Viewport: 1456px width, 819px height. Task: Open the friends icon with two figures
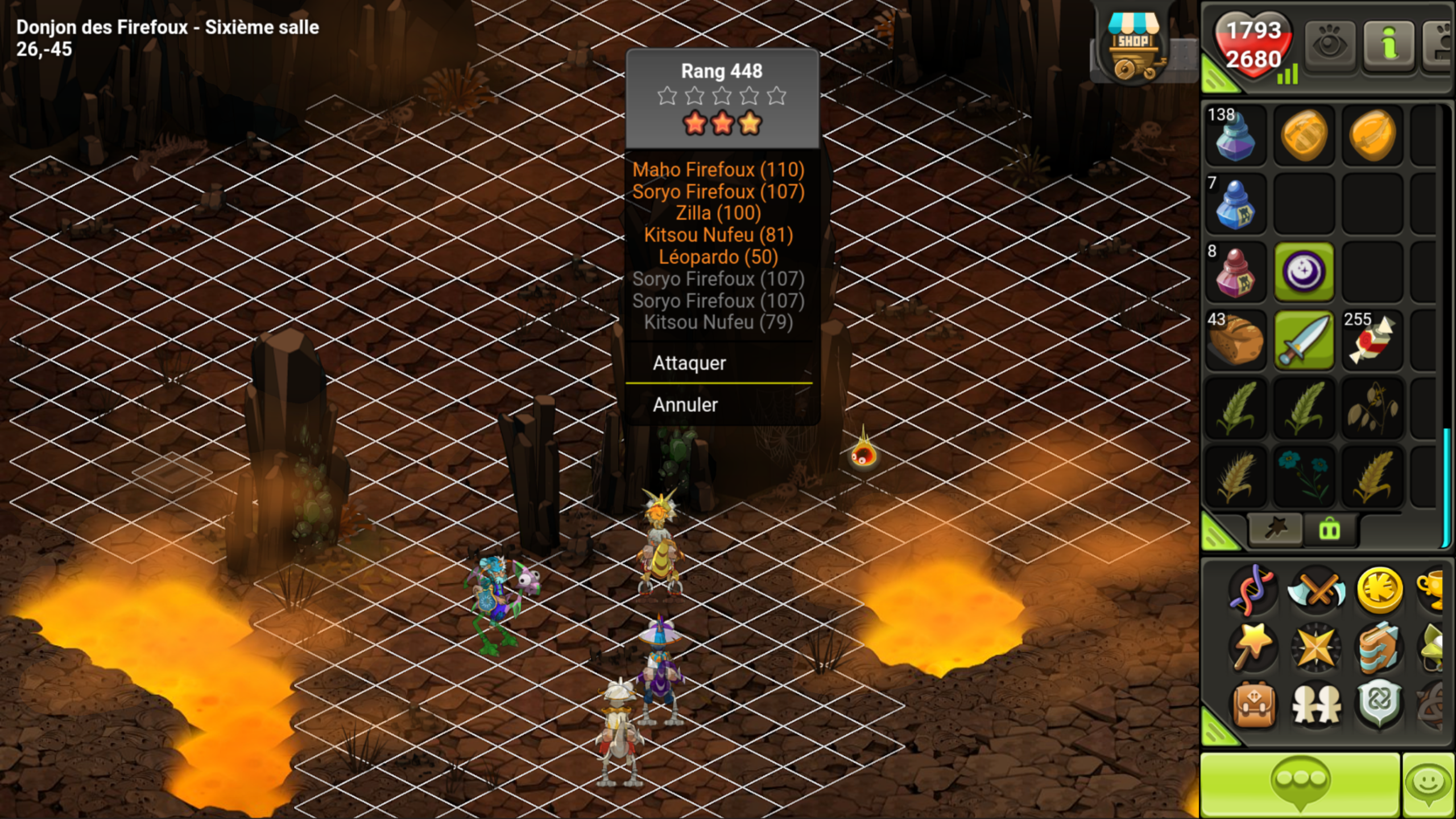[x=1316, y=705]
